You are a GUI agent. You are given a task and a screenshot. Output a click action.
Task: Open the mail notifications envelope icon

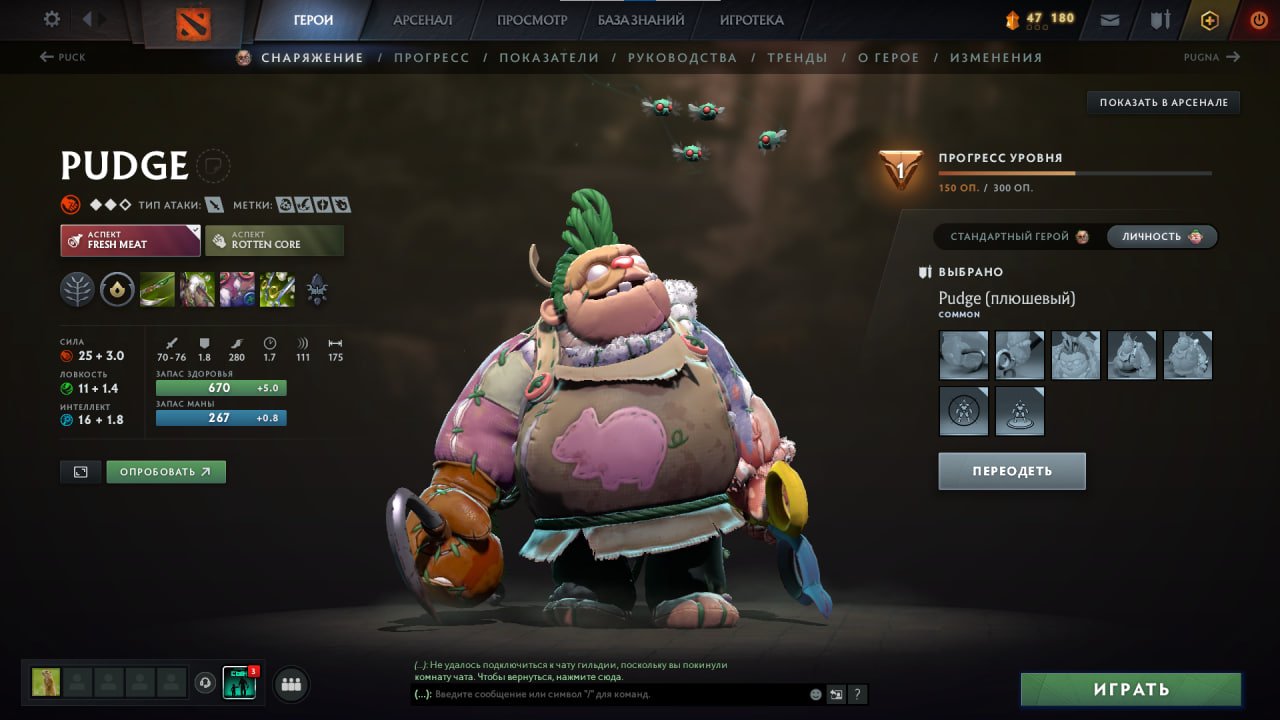1109,19
